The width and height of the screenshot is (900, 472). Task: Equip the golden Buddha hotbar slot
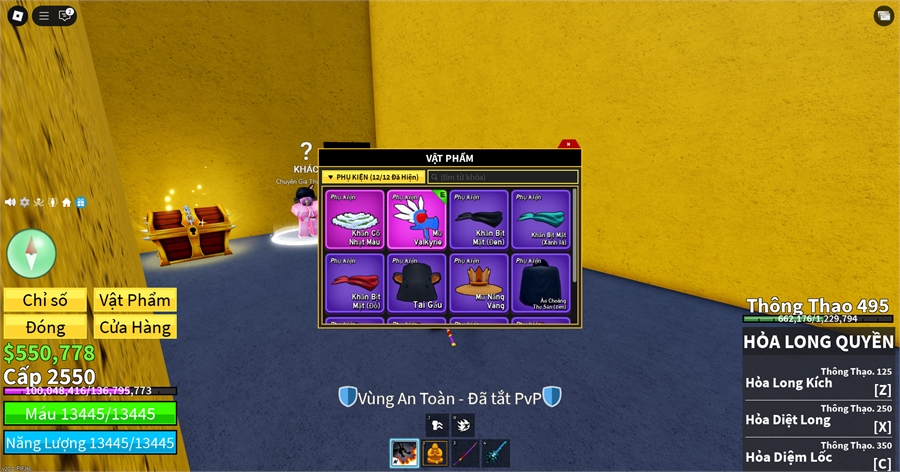(435, 453)
